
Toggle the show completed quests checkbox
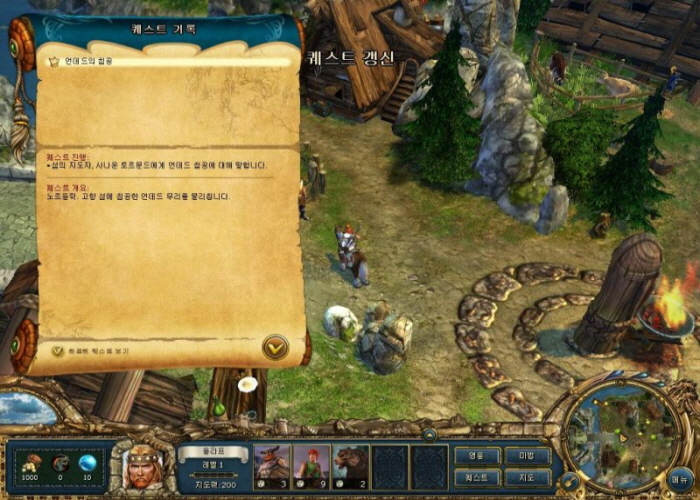coord(58,351)
